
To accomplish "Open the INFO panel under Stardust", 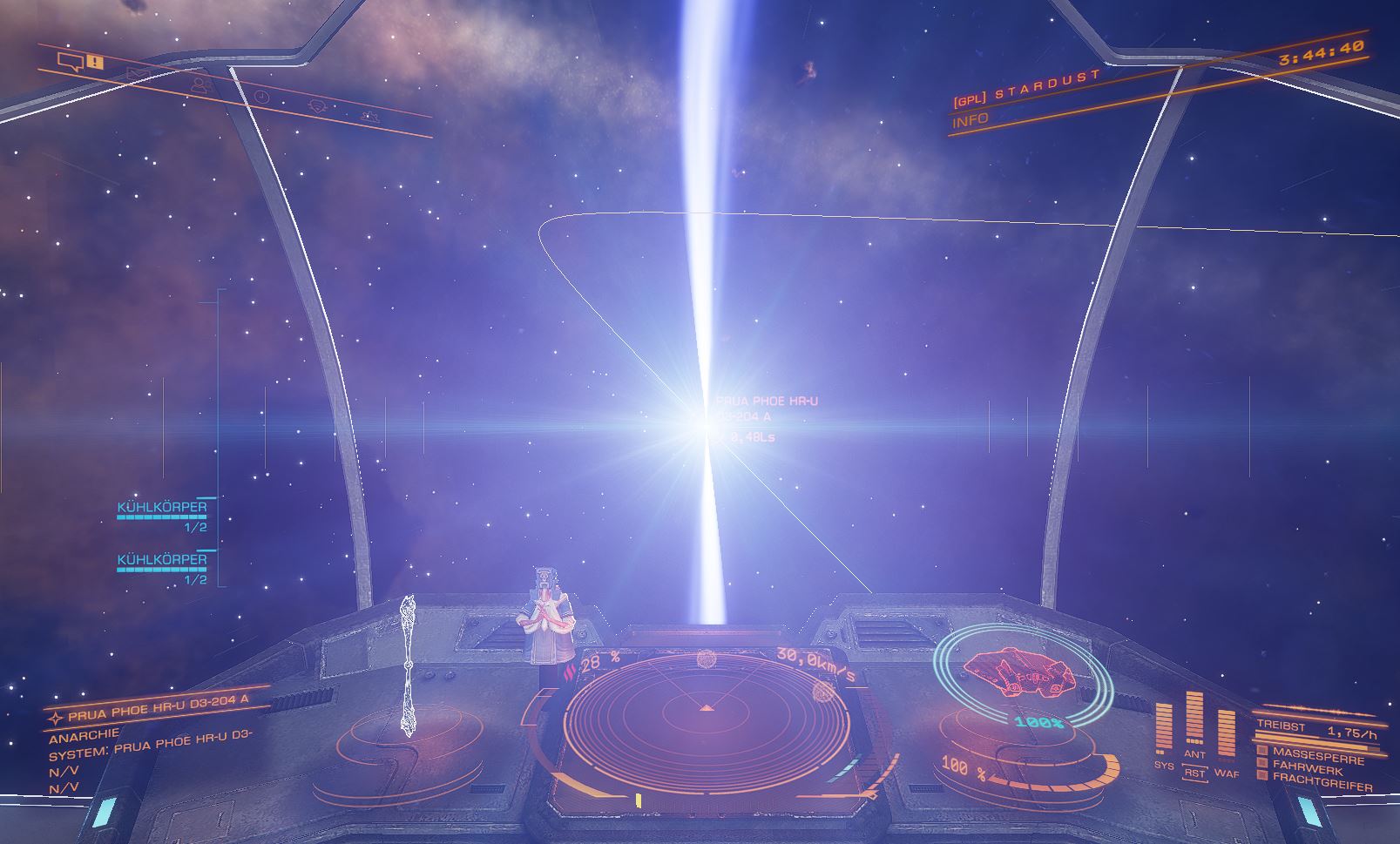I will pos(971,120).
